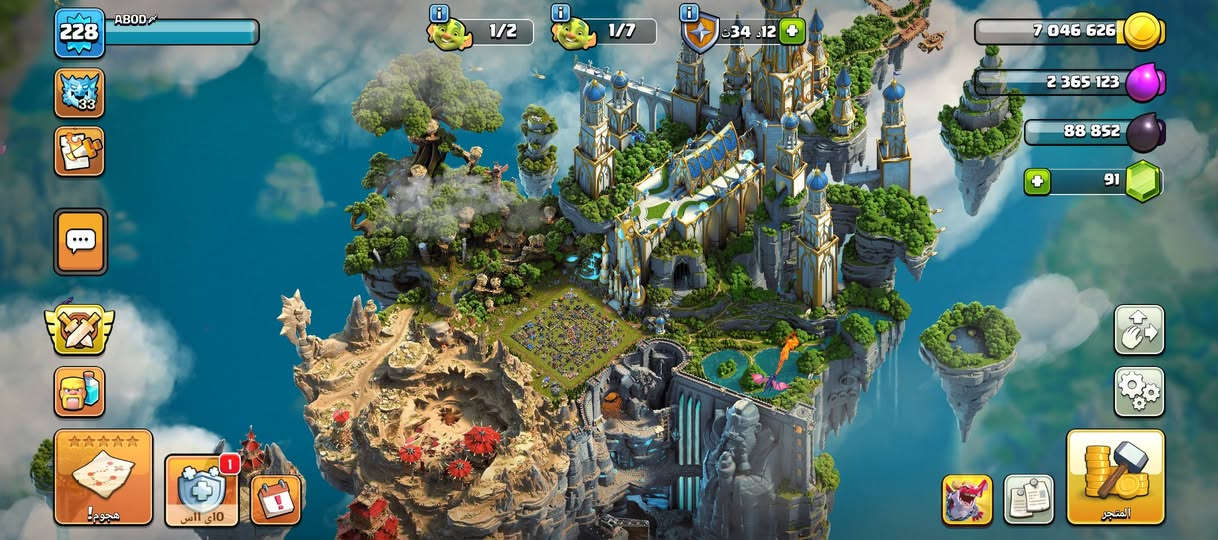This screenshot has height=540, width=1218.
Task: Open the shield button with red notification
Action: click(x=201, y=490)
